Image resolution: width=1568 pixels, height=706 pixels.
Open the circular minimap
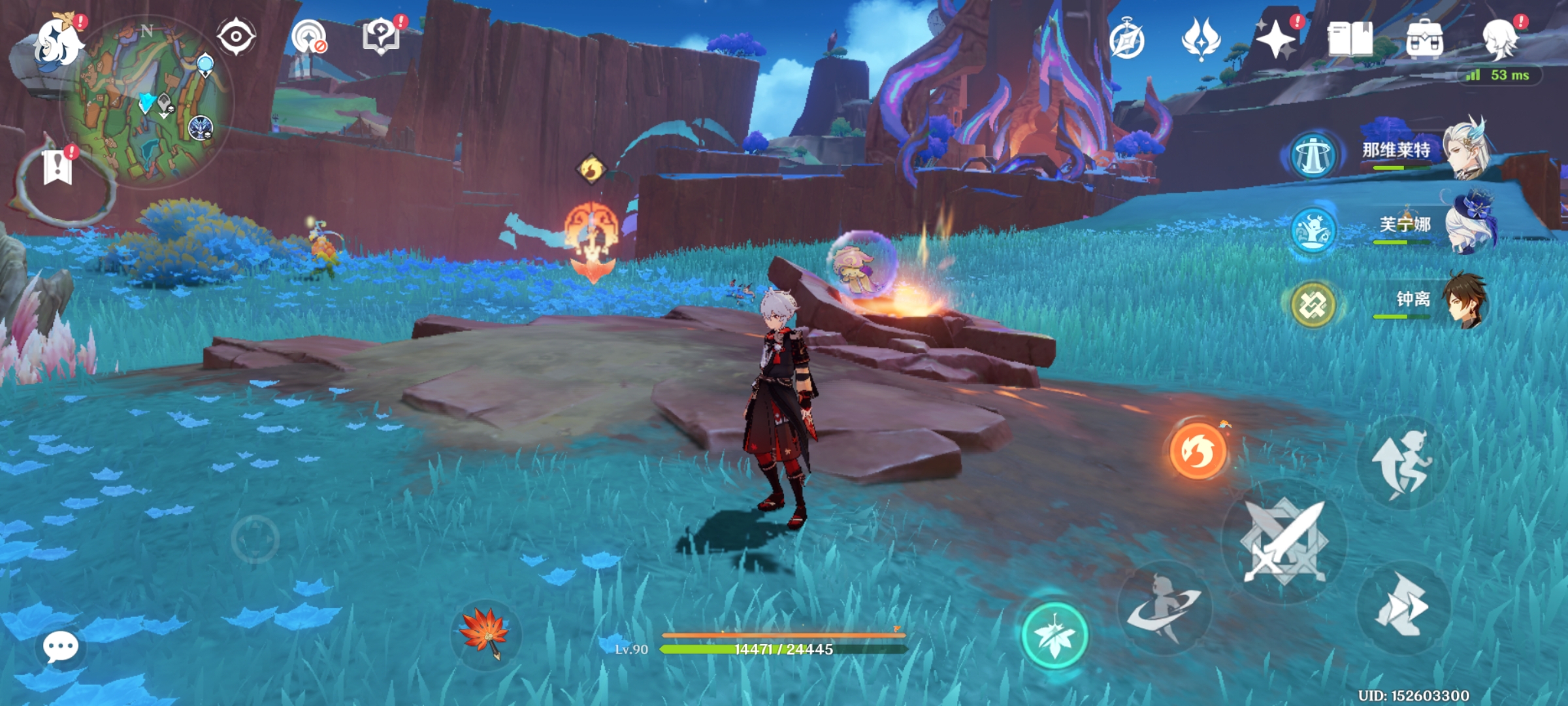click(x=146, y=101)
